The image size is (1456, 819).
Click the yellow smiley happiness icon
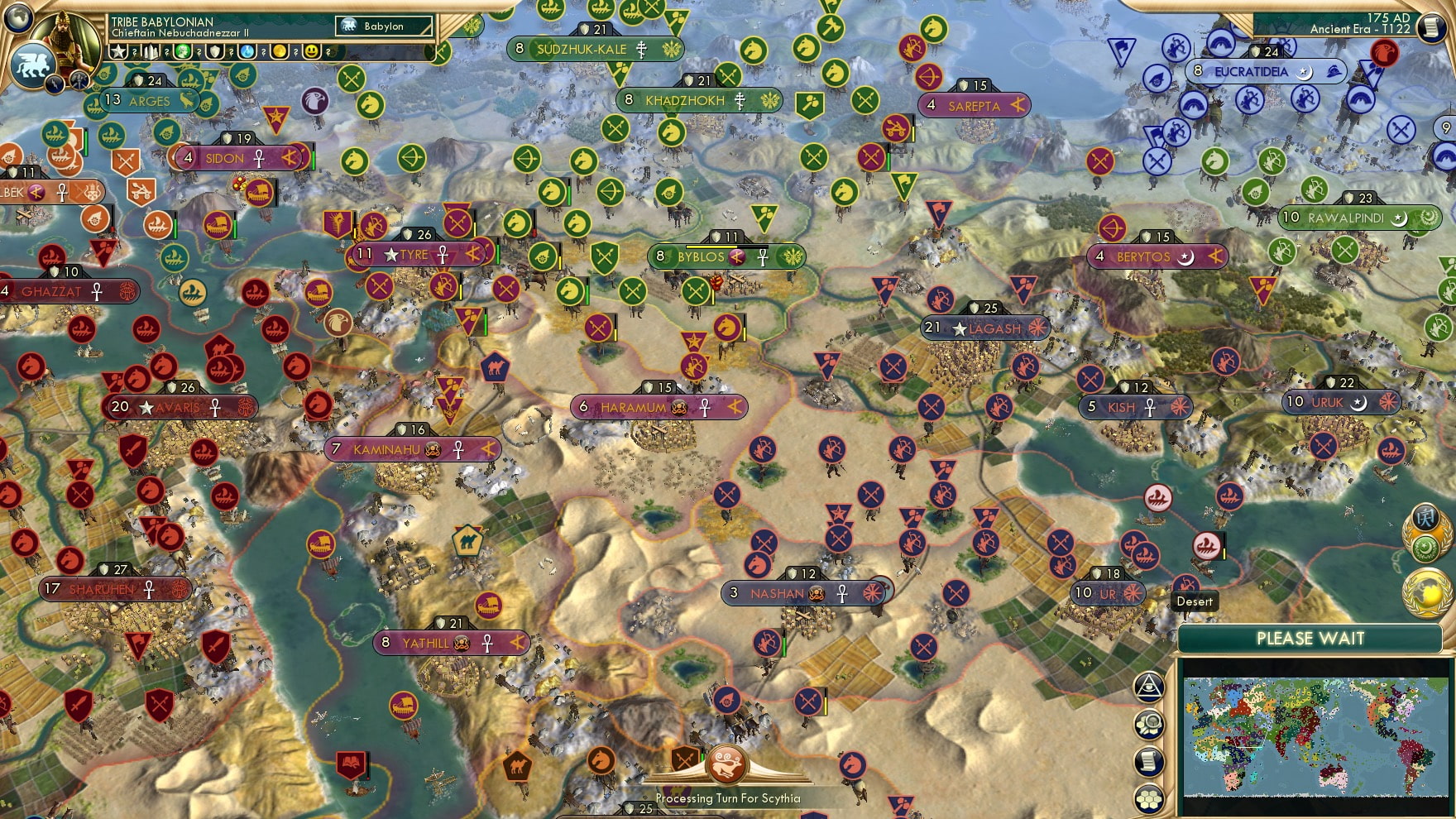pyautogui.click(x=312, y=51)
